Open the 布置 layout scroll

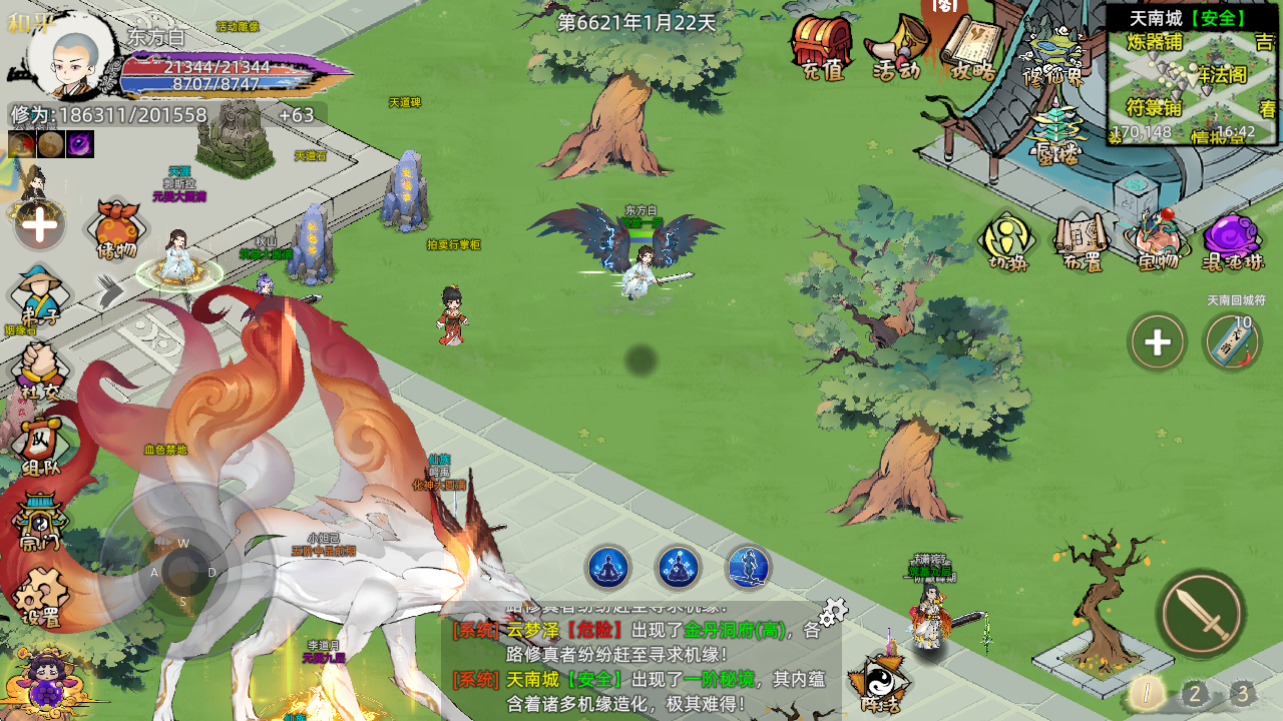pyautogui.click(x=1082, y=241)
